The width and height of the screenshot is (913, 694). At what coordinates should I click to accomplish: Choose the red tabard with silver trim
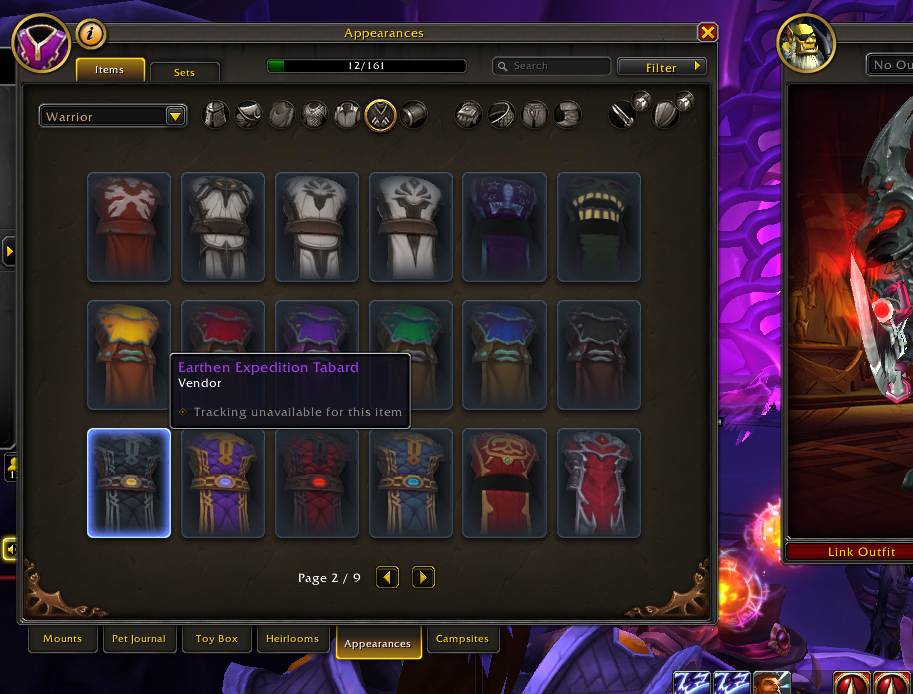point(599,483)
